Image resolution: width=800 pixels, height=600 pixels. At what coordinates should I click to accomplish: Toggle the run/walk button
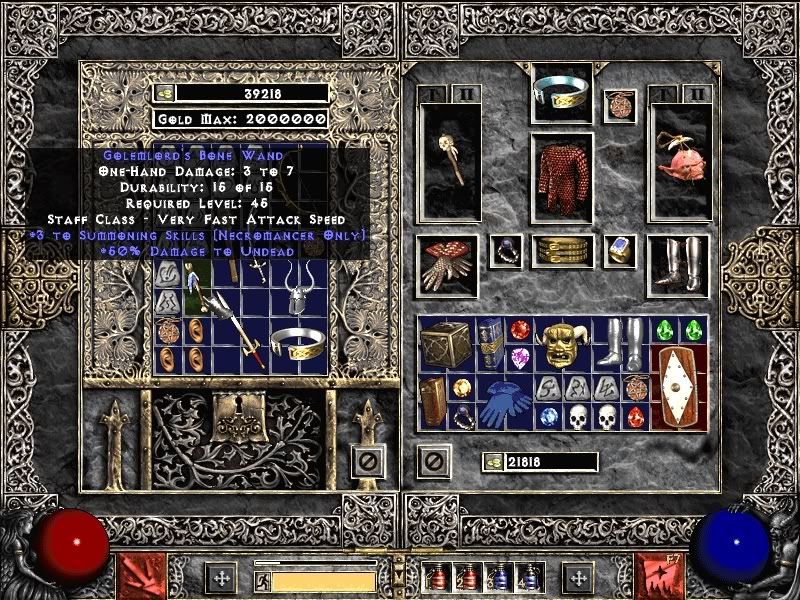(261, 580)
